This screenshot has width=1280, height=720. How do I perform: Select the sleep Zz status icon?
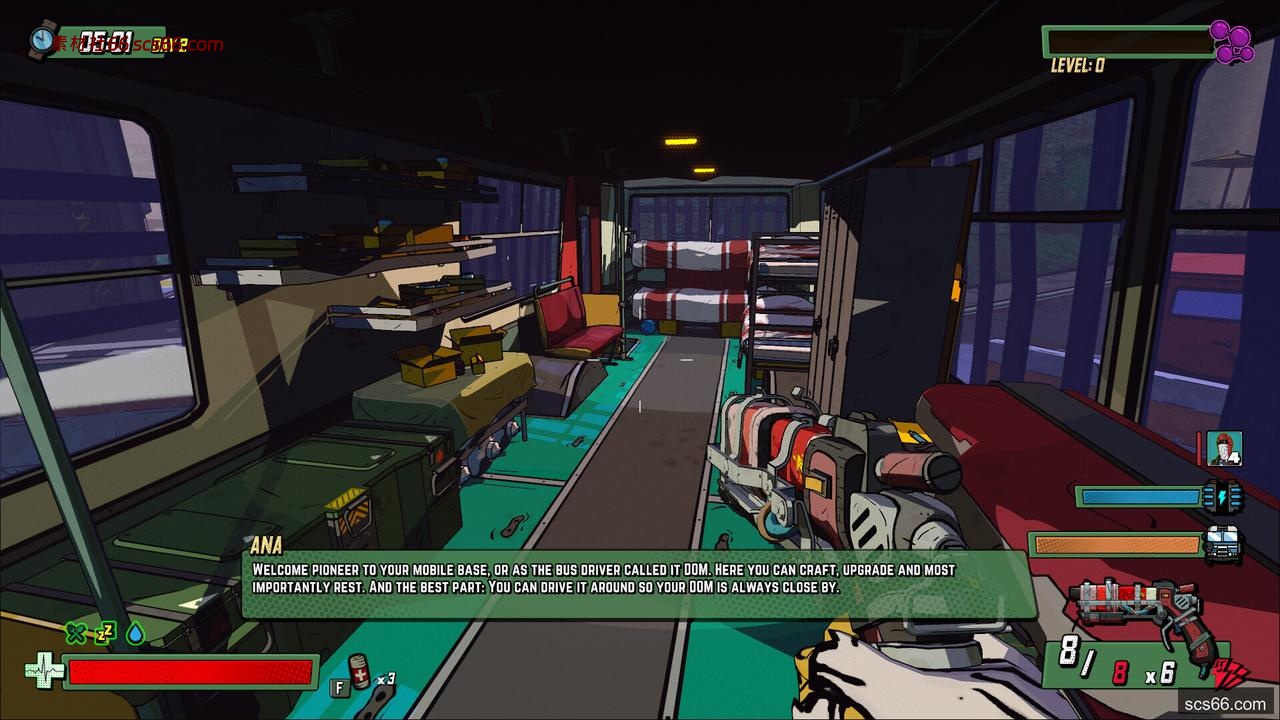click(x=105, y=631)
